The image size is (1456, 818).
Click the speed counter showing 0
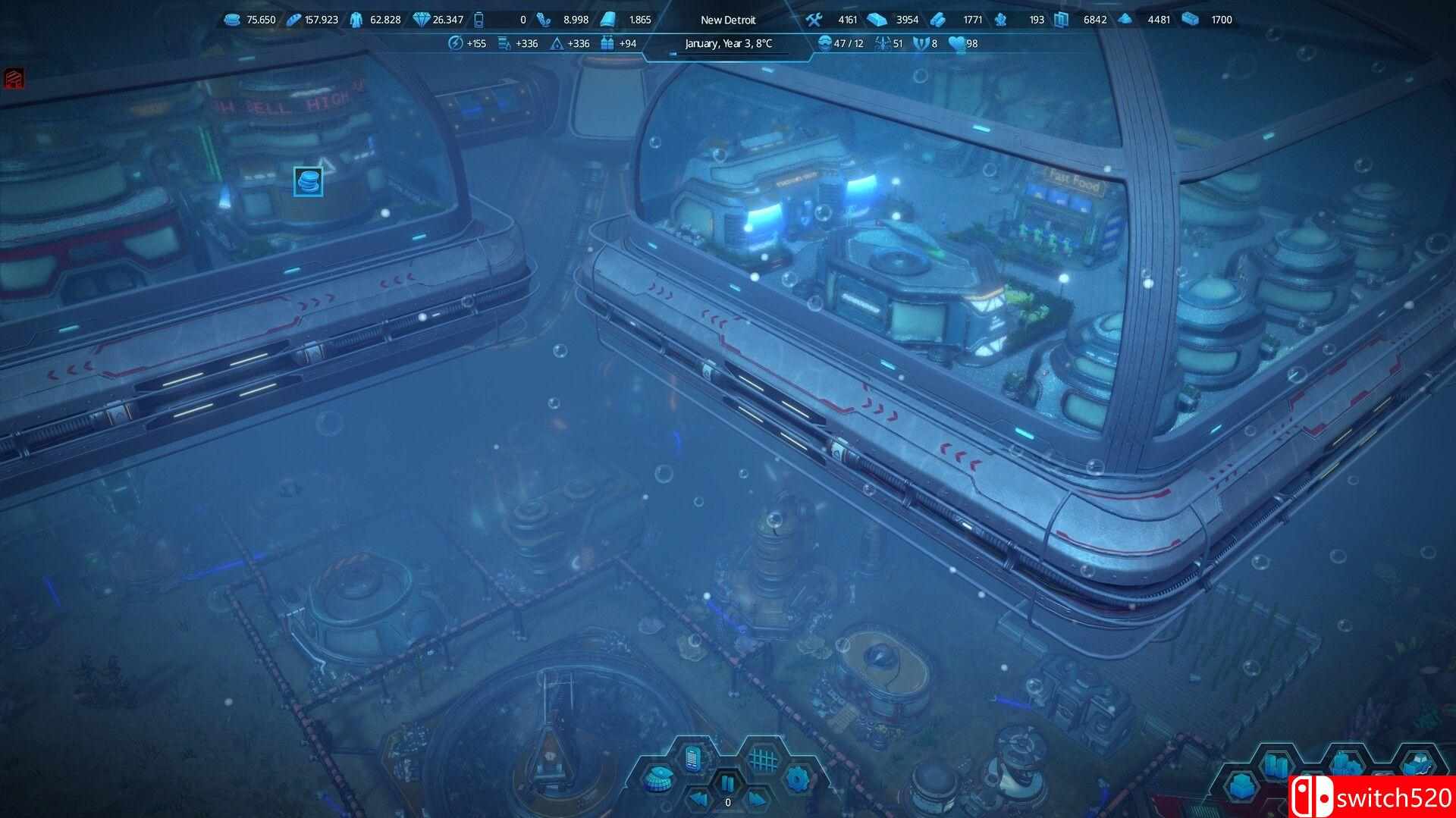pos(728,801)
